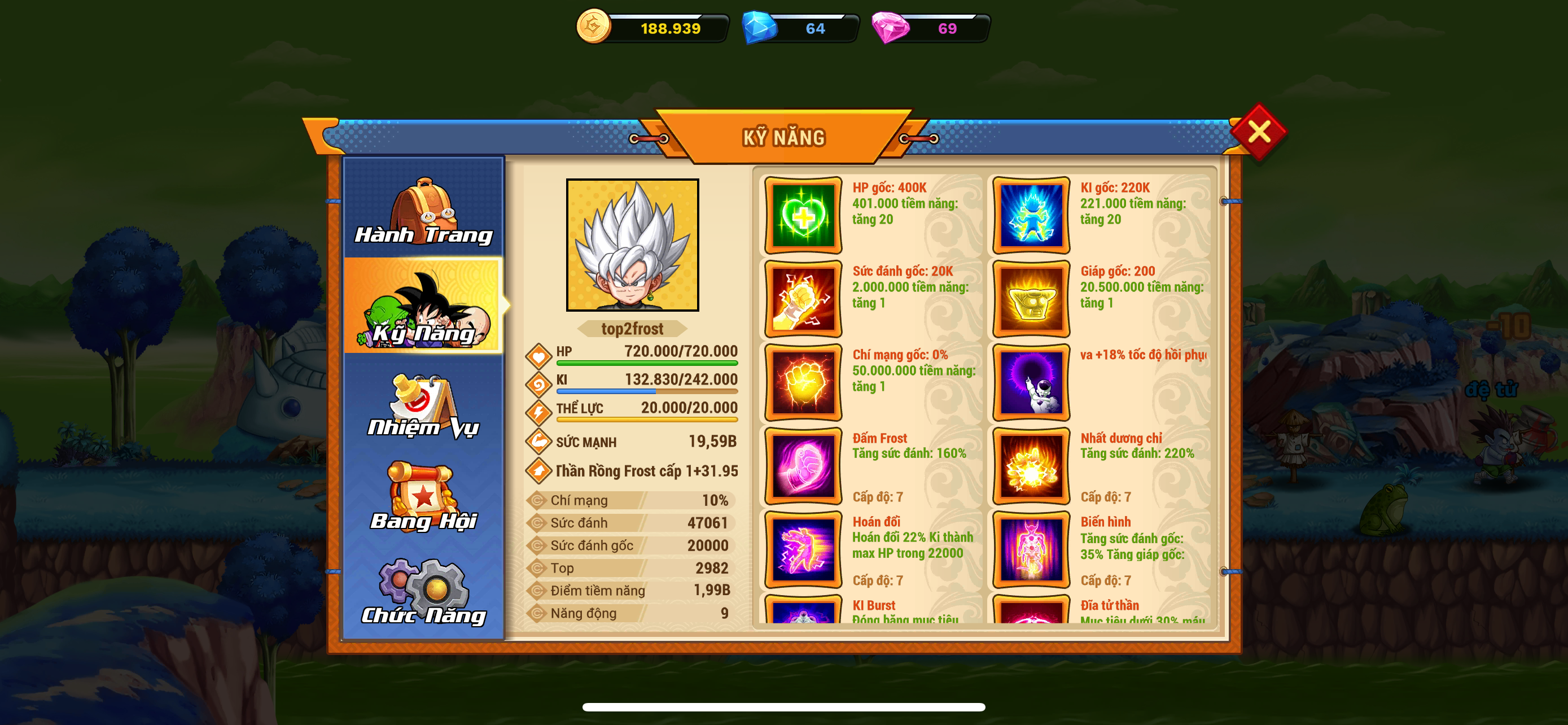Screen dimensions: 1568x725
Task: Open the Nhiệm Vụ tab
Action: [x=424, y=406]
